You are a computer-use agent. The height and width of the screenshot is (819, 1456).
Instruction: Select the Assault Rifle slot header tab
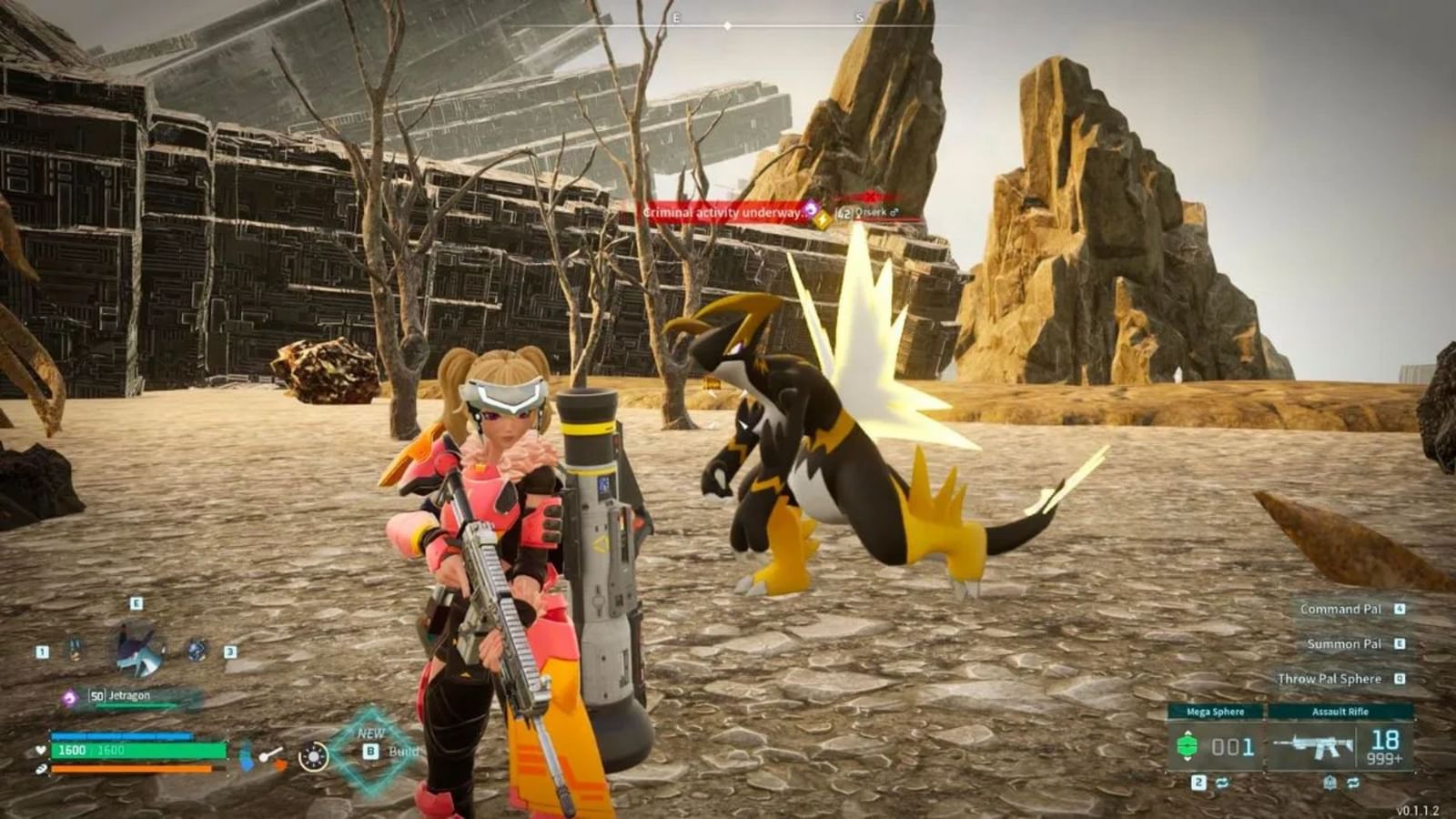(x=1340, y=712)
